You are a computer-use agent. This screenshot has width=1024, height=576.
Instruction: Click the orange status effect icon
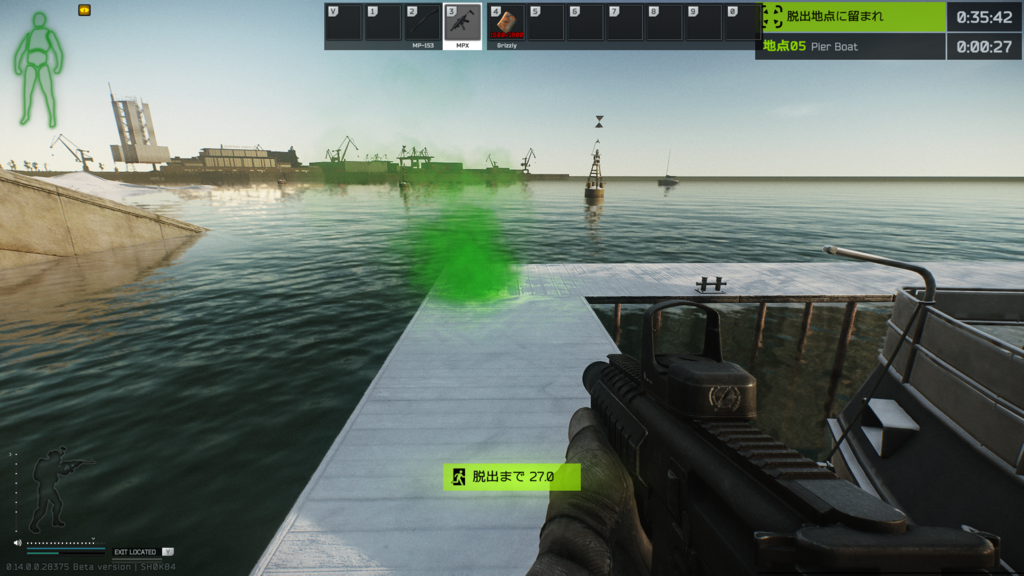coord(84,10)
